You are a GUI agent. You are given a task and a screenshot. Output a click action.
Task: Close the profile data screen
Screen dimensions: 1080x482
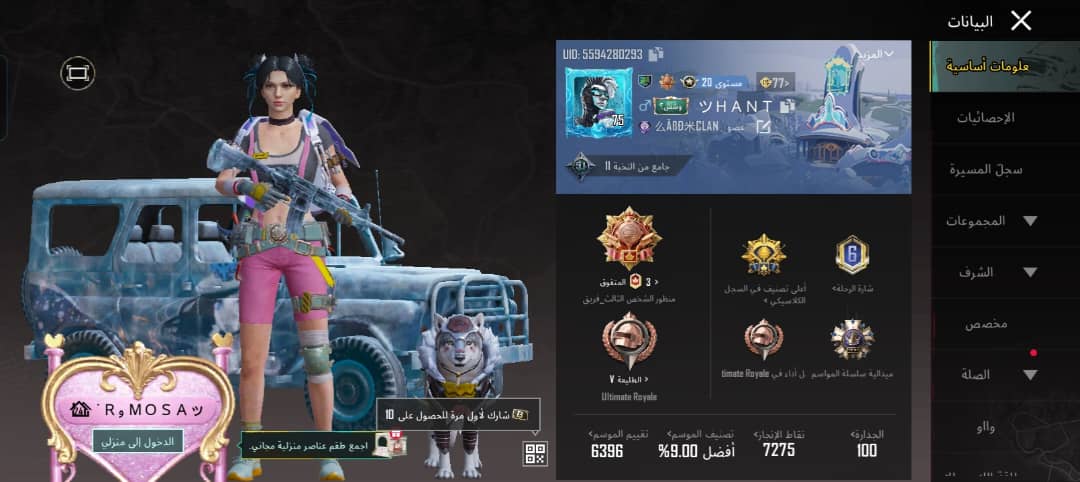[x=1021, y=21]
